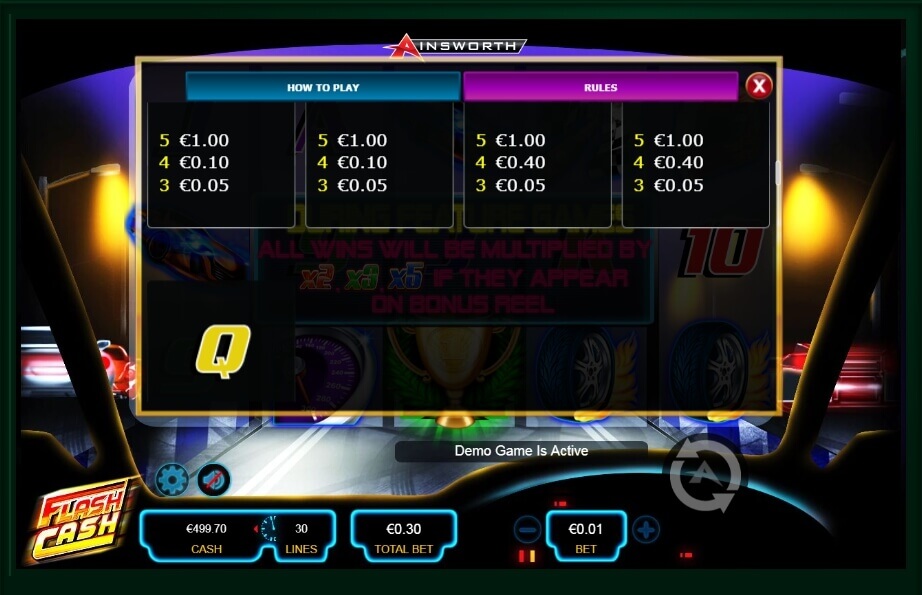Switch to the How To Play tab
The width and height of the screenshot is (922, 595).
322,87
